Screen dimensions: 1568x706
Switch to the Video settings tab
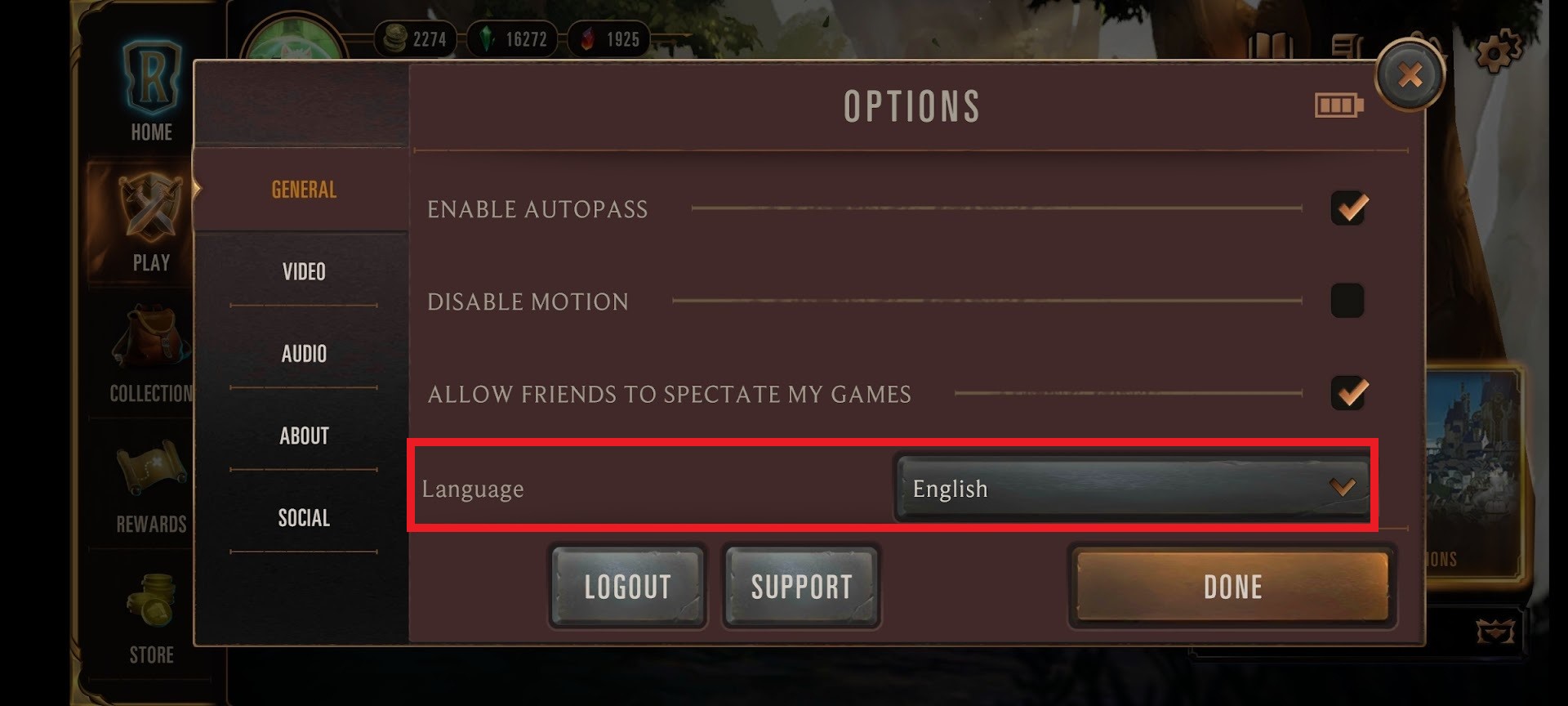click(x=304, y=271)
